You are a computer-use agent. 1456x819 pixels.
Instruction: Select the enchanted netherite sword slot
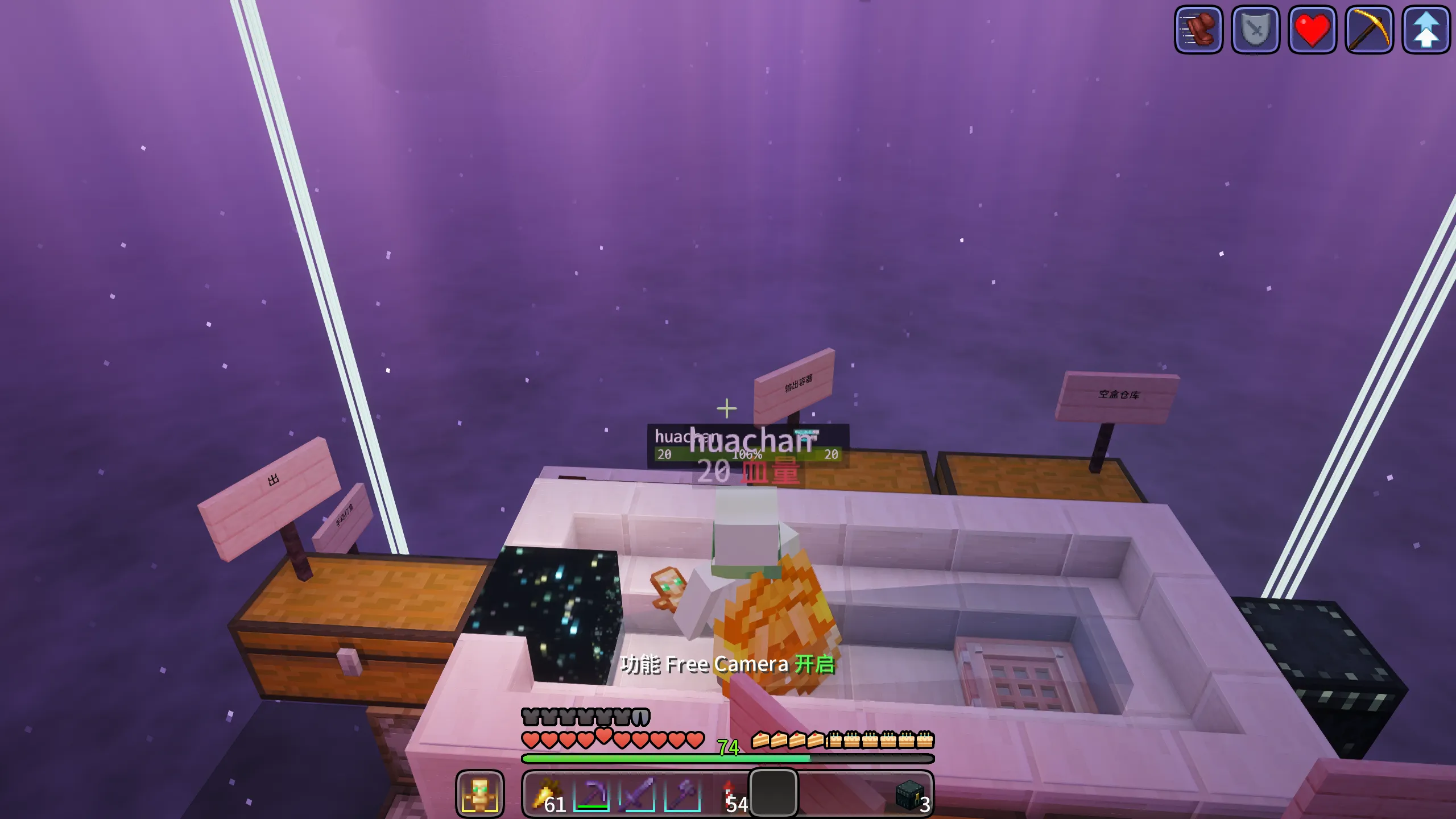click(x=637, y=794)
